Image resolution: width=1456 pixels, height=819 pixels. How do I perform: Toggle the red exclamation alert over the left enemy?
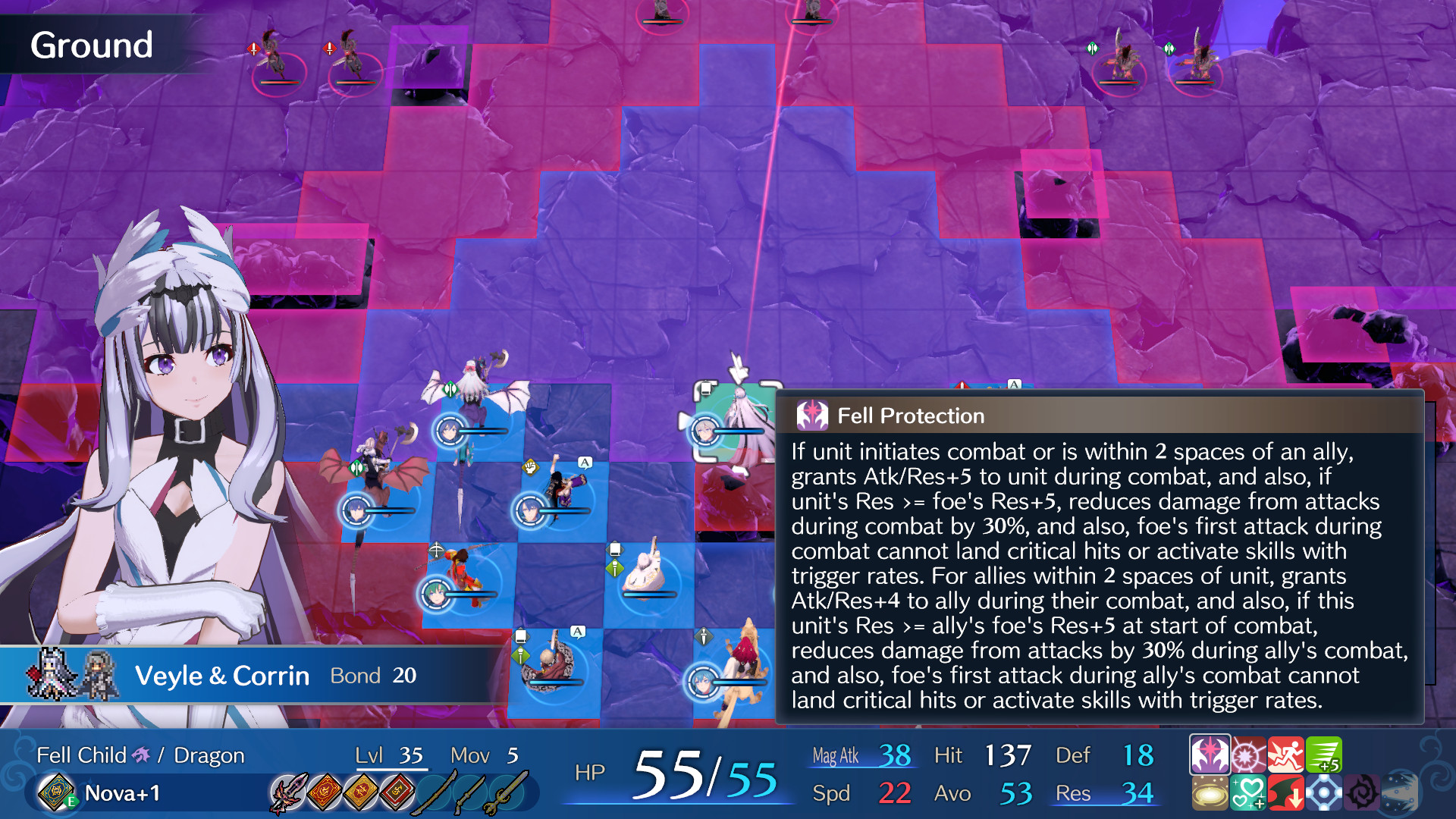click(253, 49)
